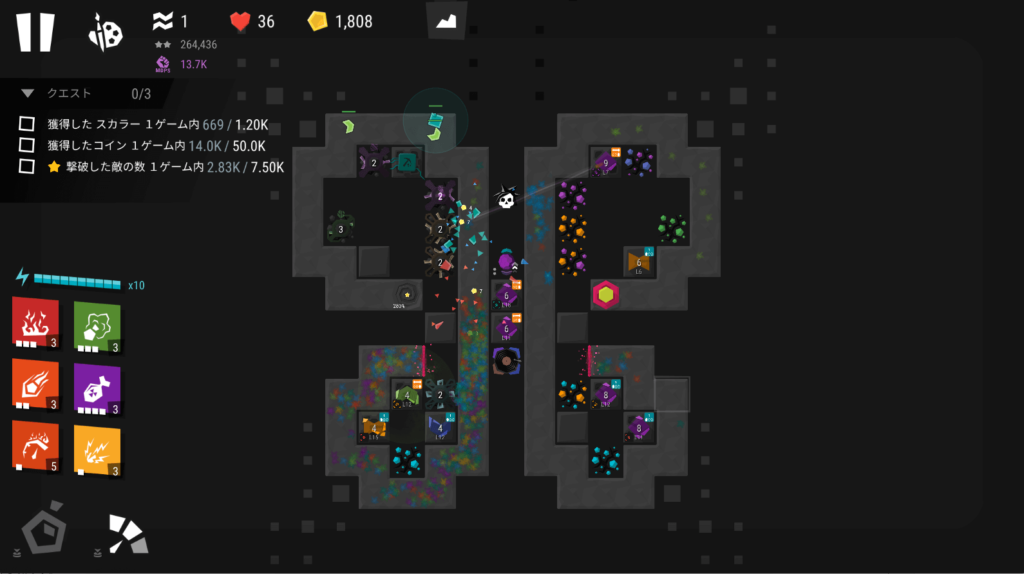Activate the yellow lightning burst ability
Viewport: 1024px width, 574px height.
pos(97,449)
